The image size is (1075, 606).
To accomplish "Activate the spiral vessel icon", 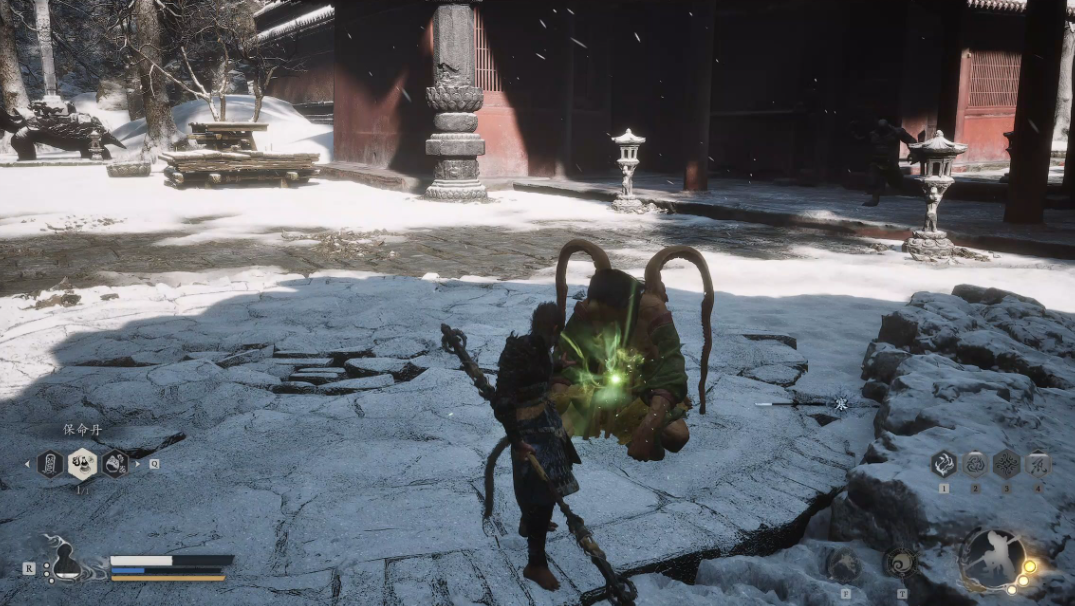I will click(x=900, y=562).
